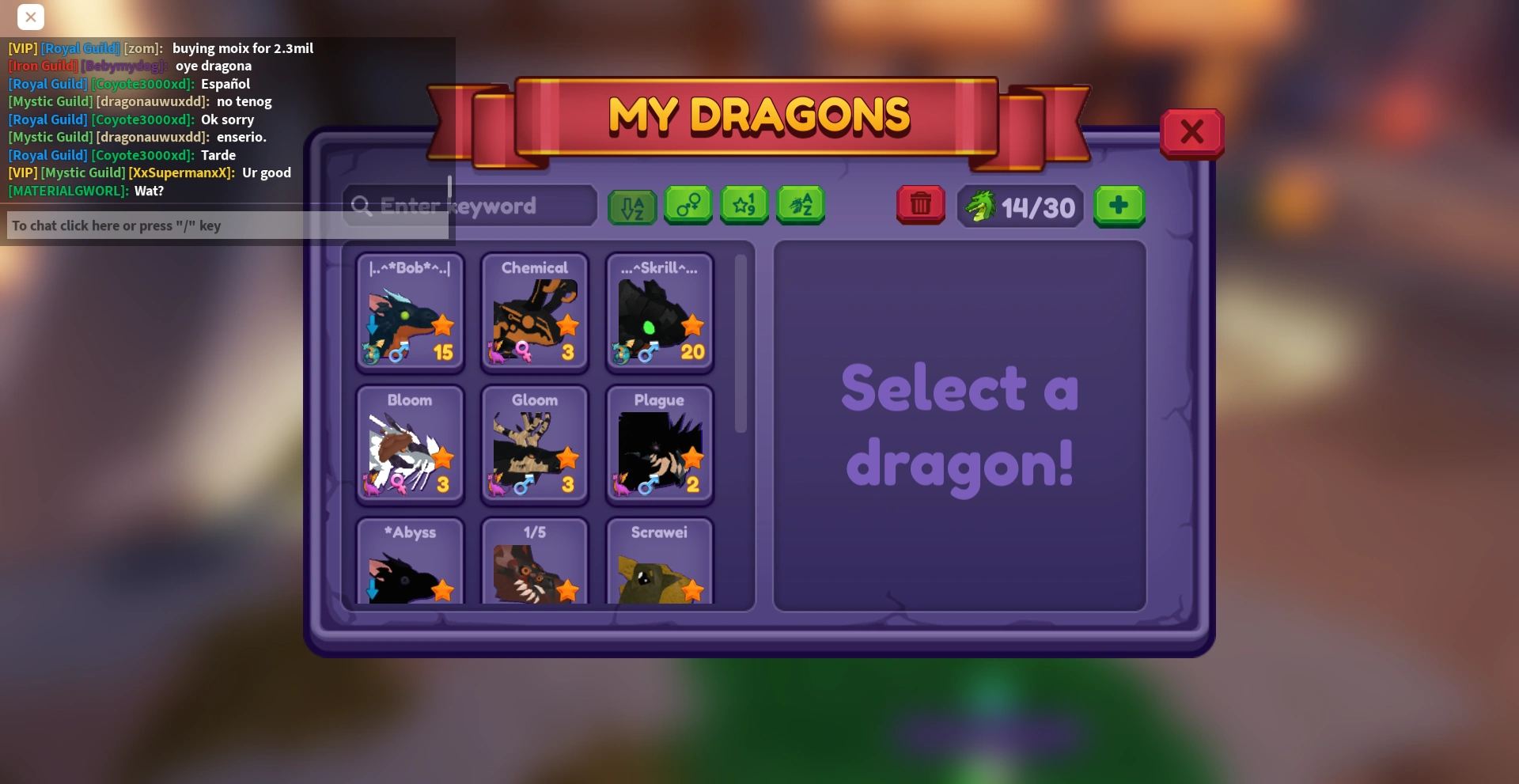Sort by species using the dragon A-Z icon
Screen dimensions: 1519x784
point(801,206)
